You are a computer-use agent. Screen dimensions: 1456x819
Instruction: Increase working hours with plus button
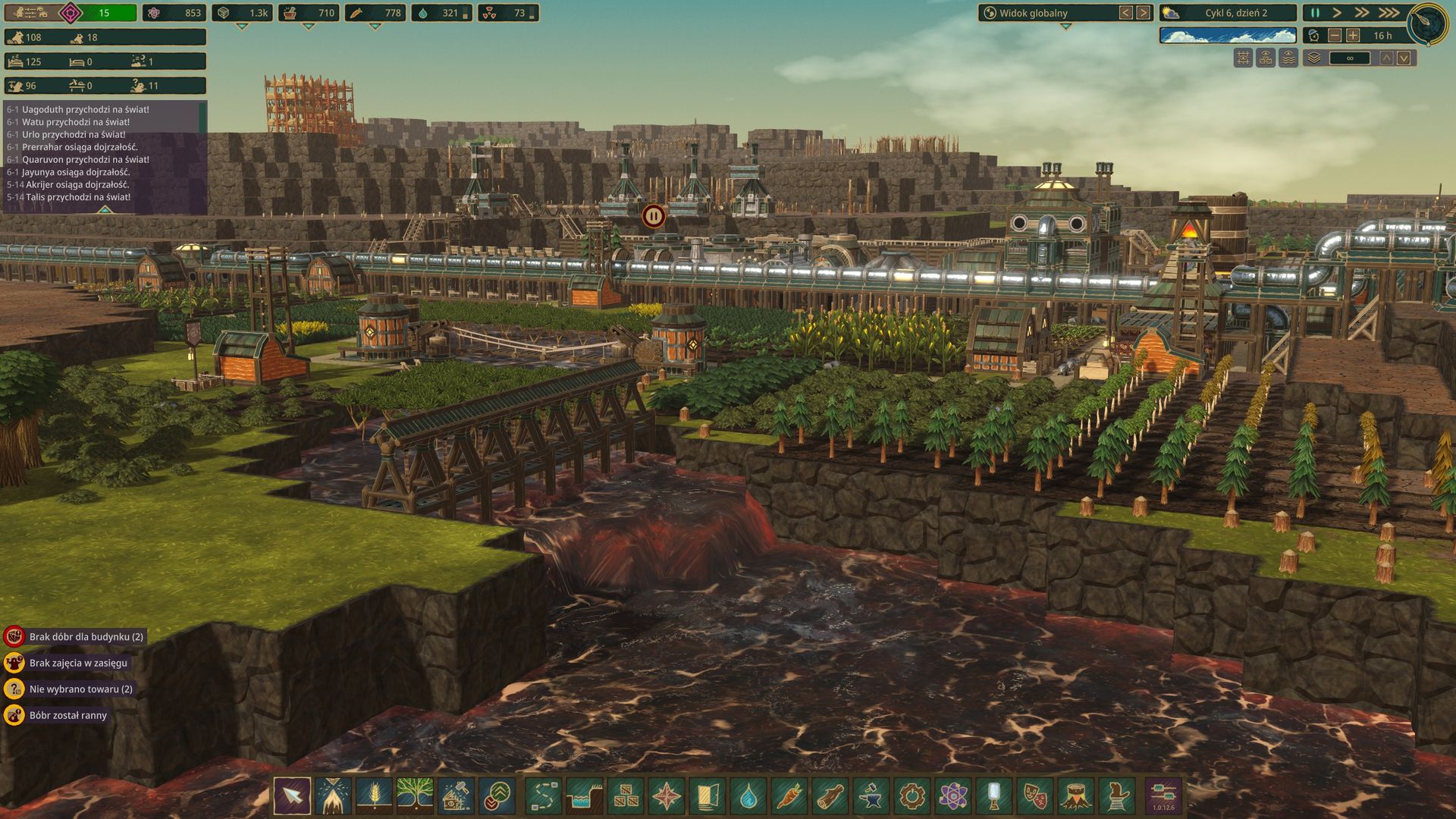coord(1353,36)
